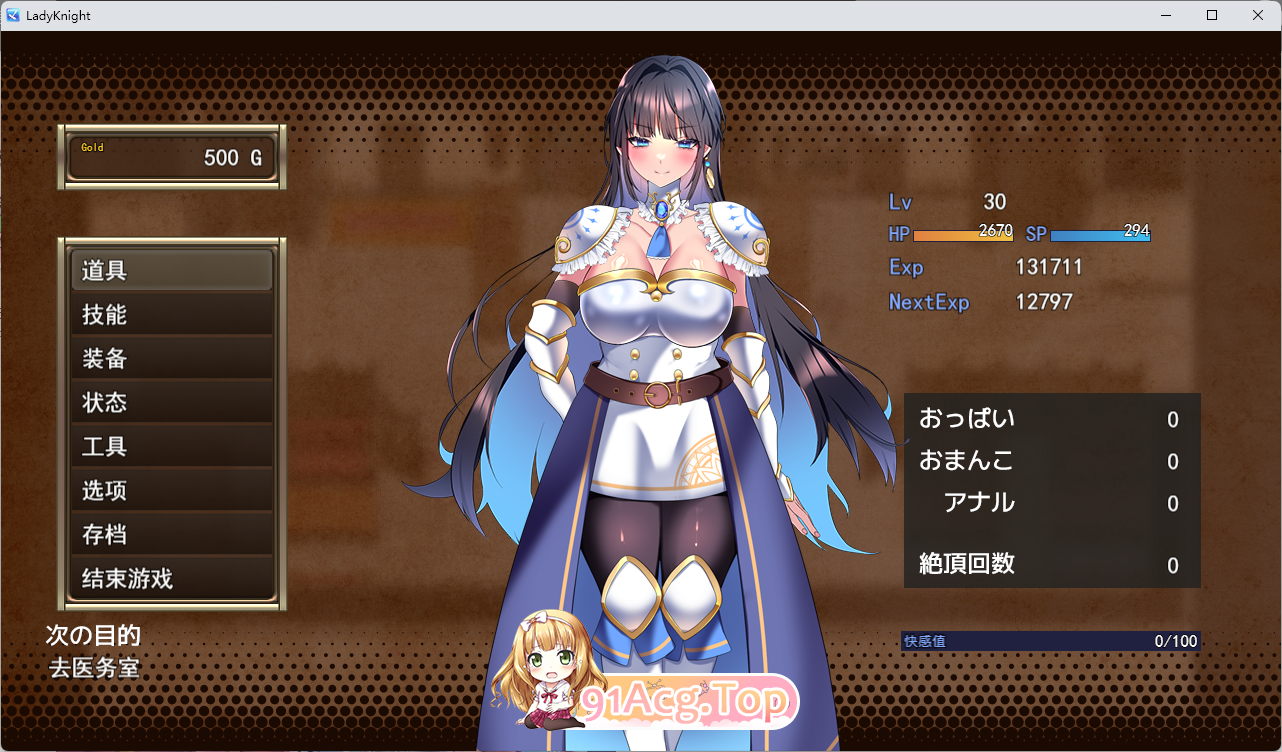Click the blue SP bar
Image resolution: width=1282 pixels, height=752 pixels.
(1100, 234)
